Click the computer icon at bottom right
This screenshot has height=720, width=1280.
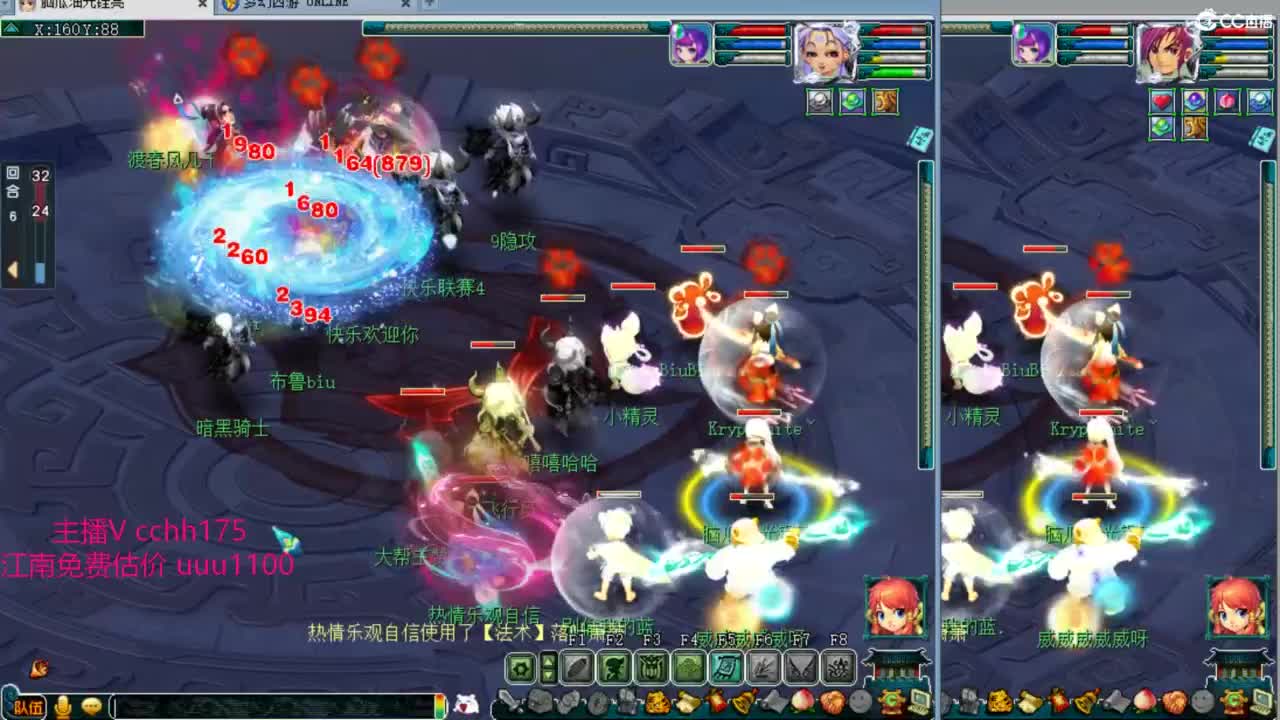[1261, 701]
